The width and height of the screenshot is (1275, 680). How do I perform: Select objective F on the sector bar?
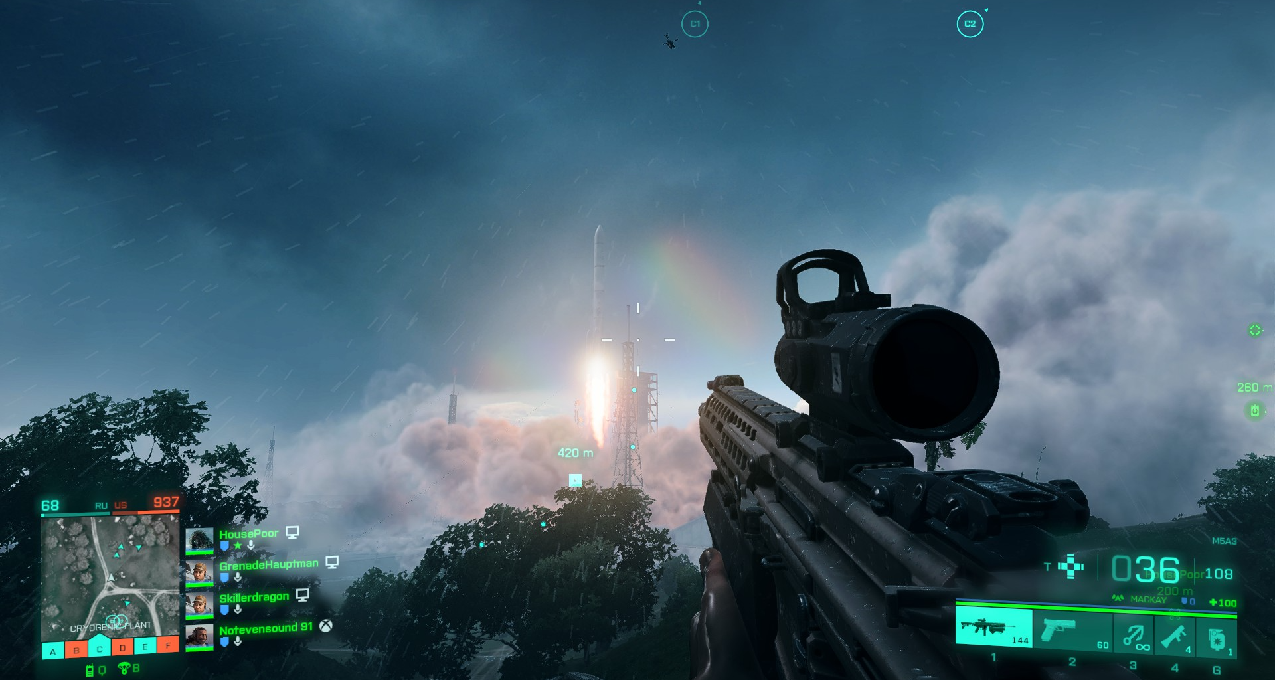(168, 649)
